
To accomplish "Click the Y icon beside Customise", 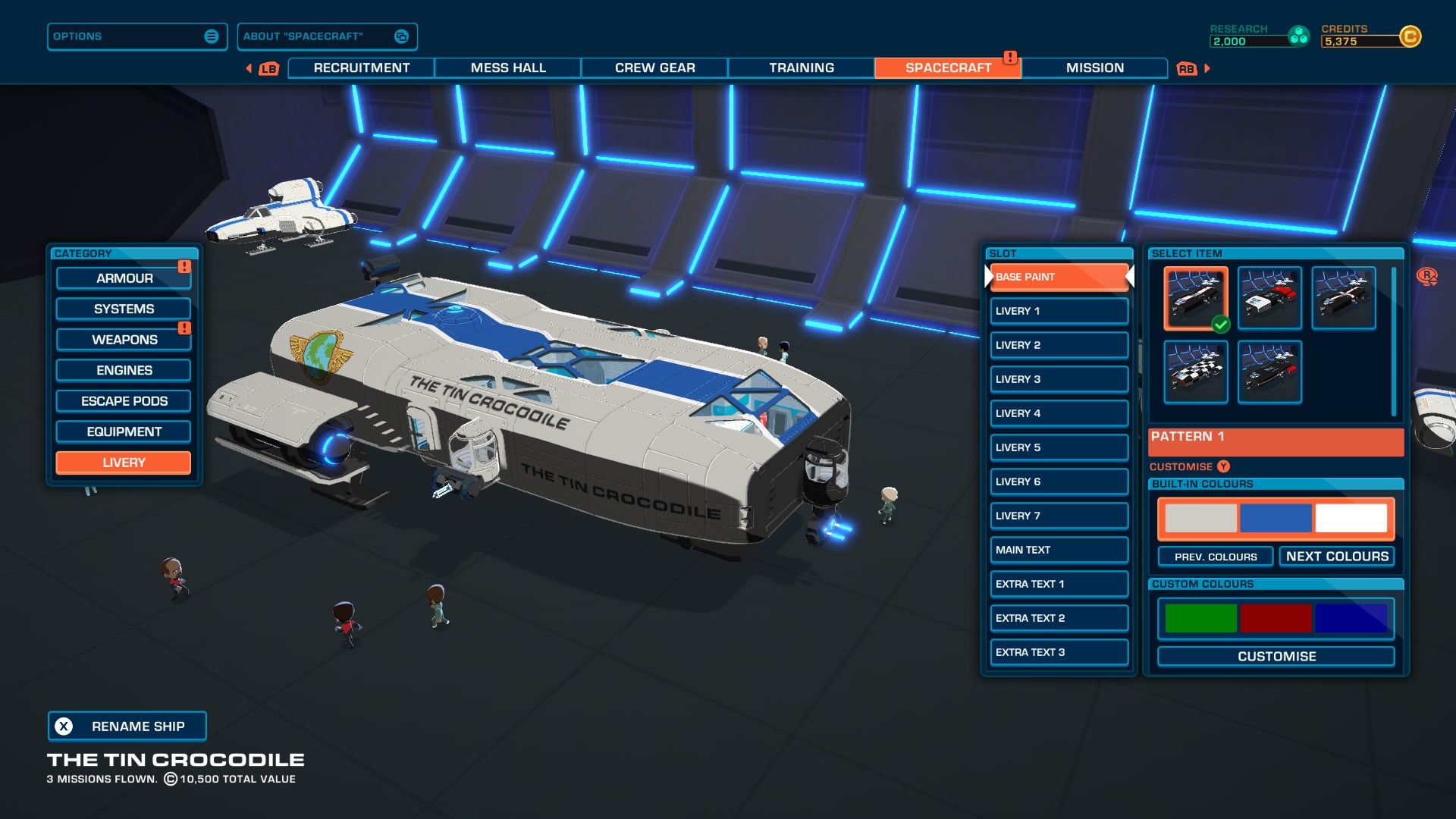I will (x=1225, y=466).
